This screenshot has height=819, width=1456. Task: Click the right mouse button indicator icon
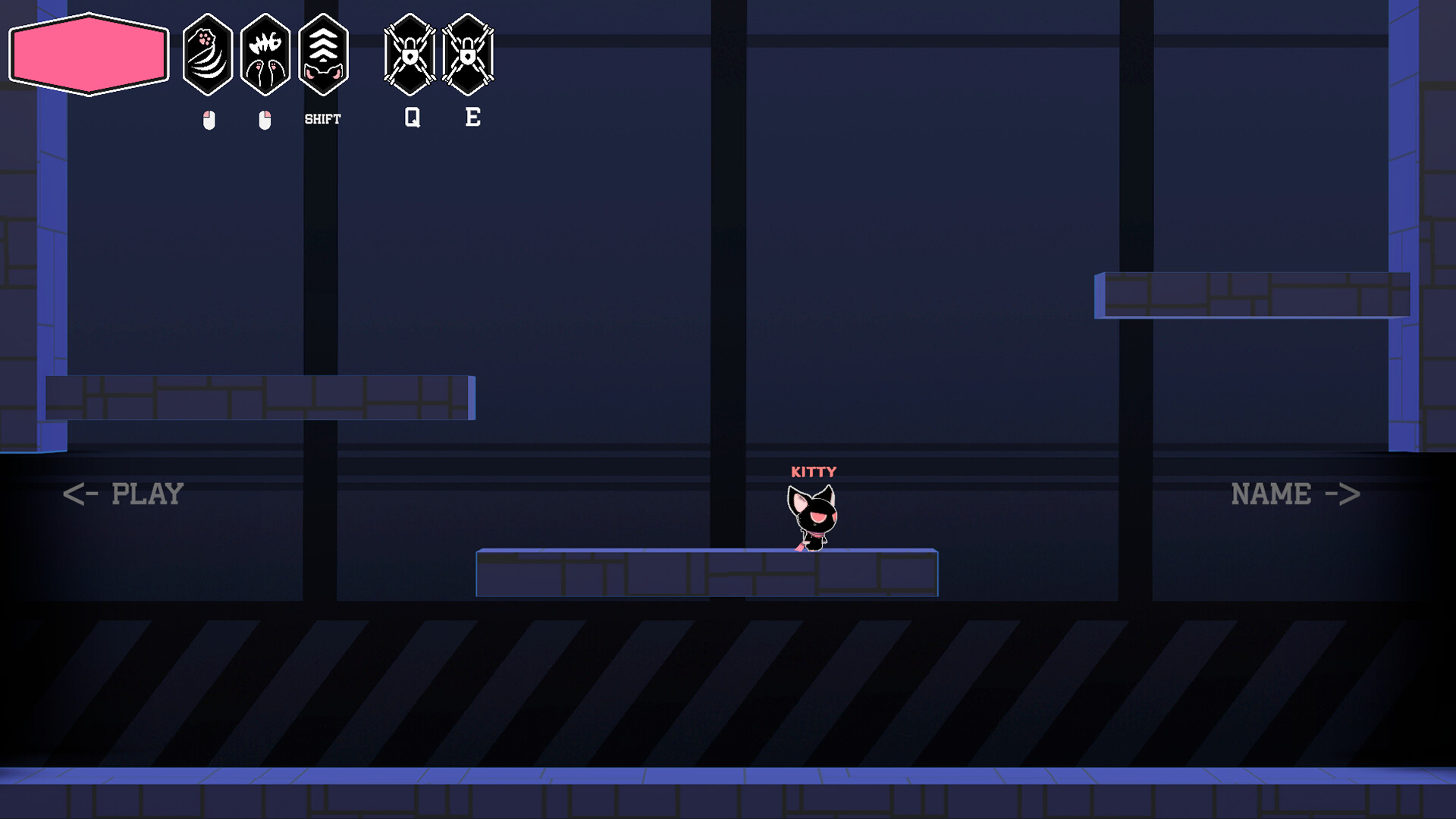(265, 118)
